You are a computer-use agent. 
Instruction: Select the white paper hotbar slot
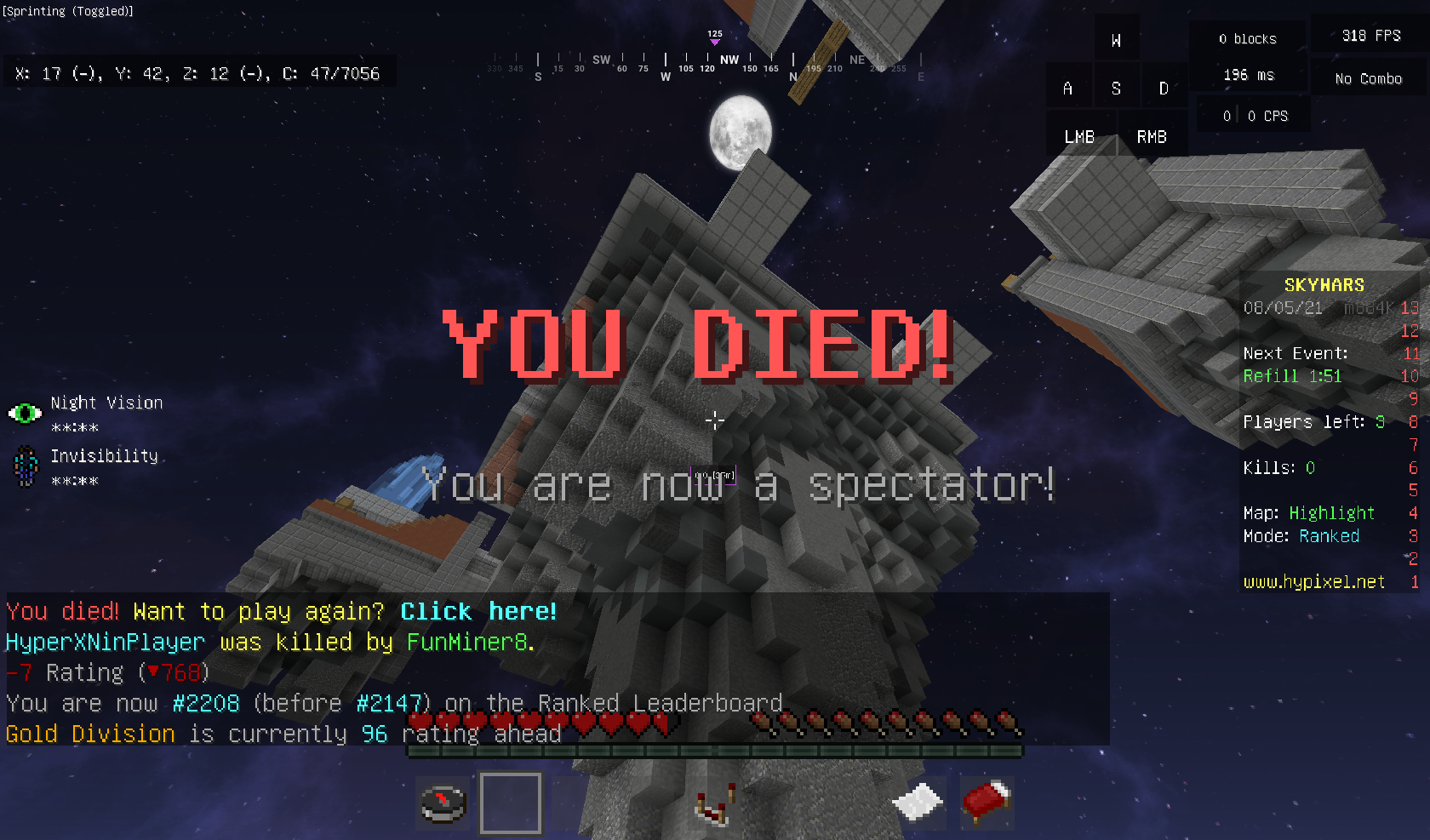pos(918,803)
